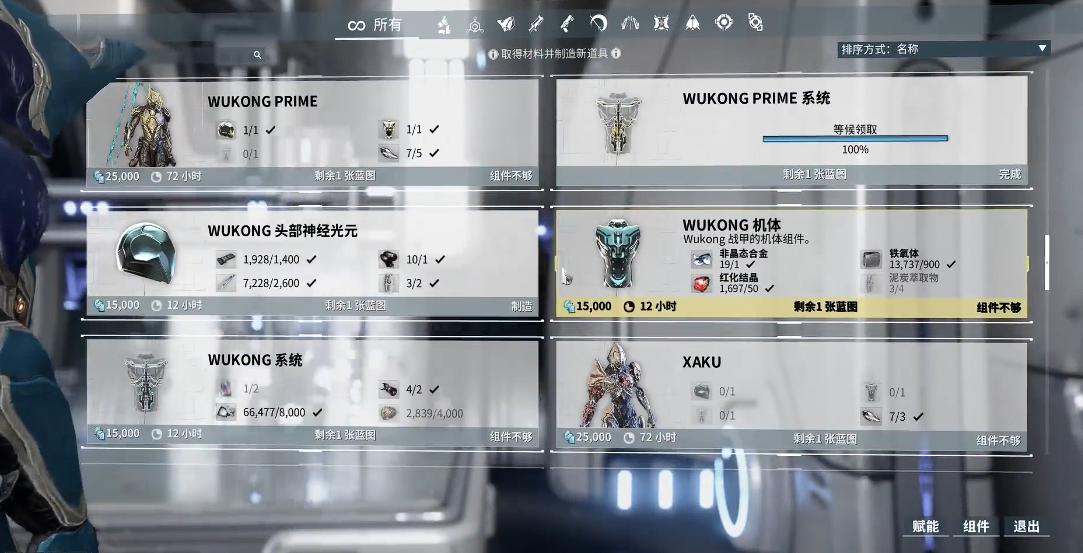Click the 完成 label on Wukong Prime 系统
The image size is (1083, 553).
[1009, 174]
